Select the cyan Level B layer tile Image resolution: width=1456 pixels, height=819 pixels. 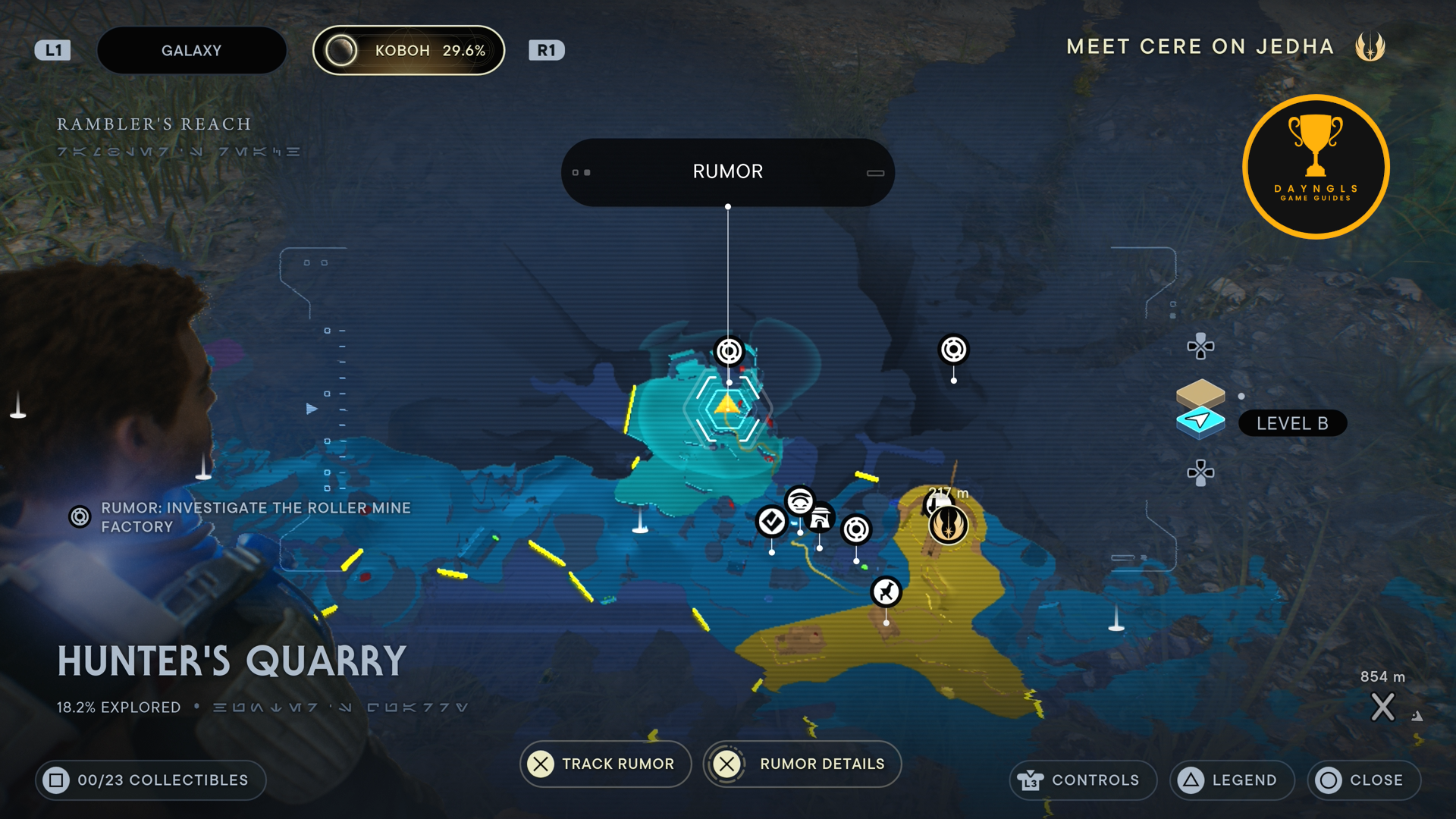[x=1200, y=422]
